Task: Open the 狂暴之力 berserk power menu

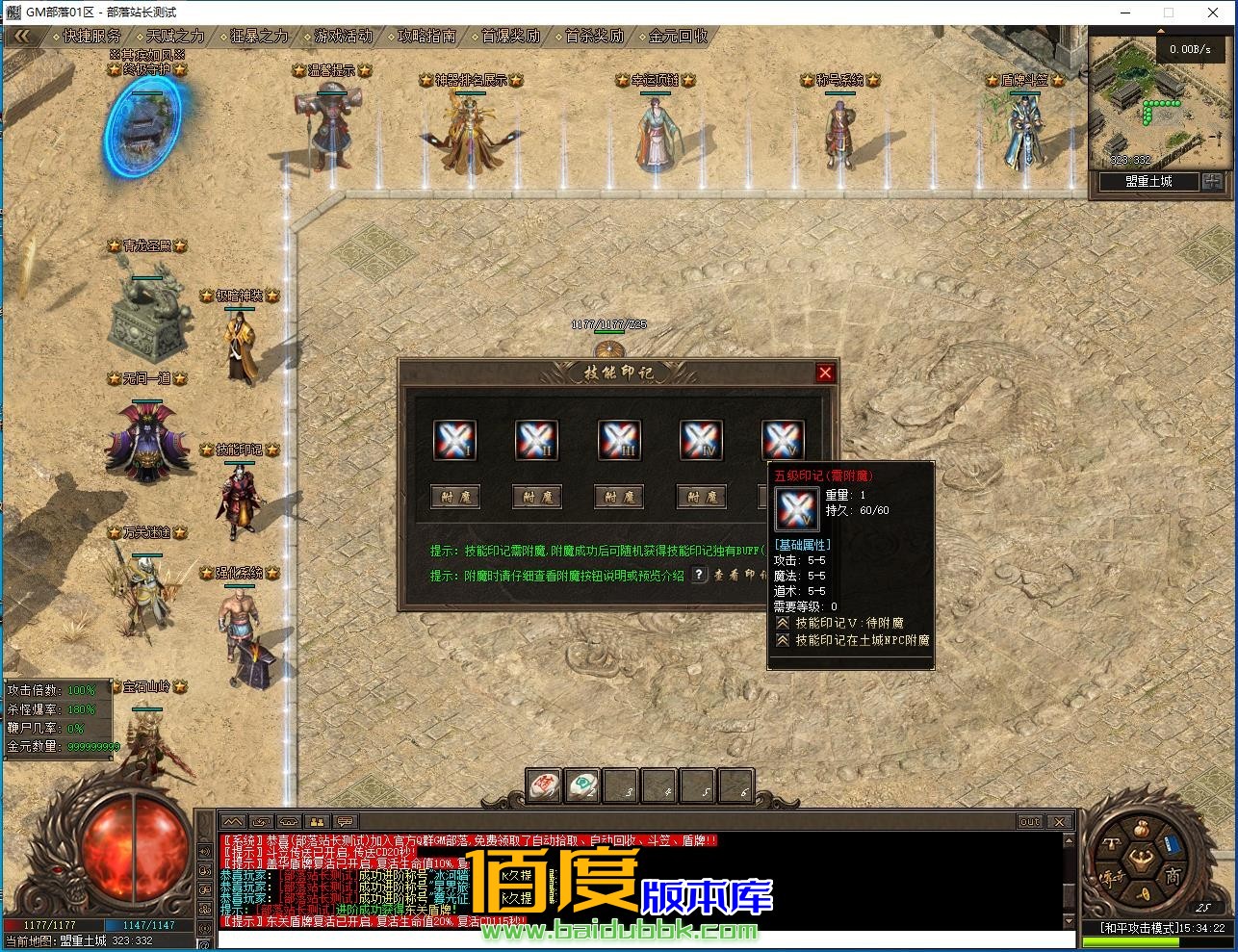Action: point(259,37)
